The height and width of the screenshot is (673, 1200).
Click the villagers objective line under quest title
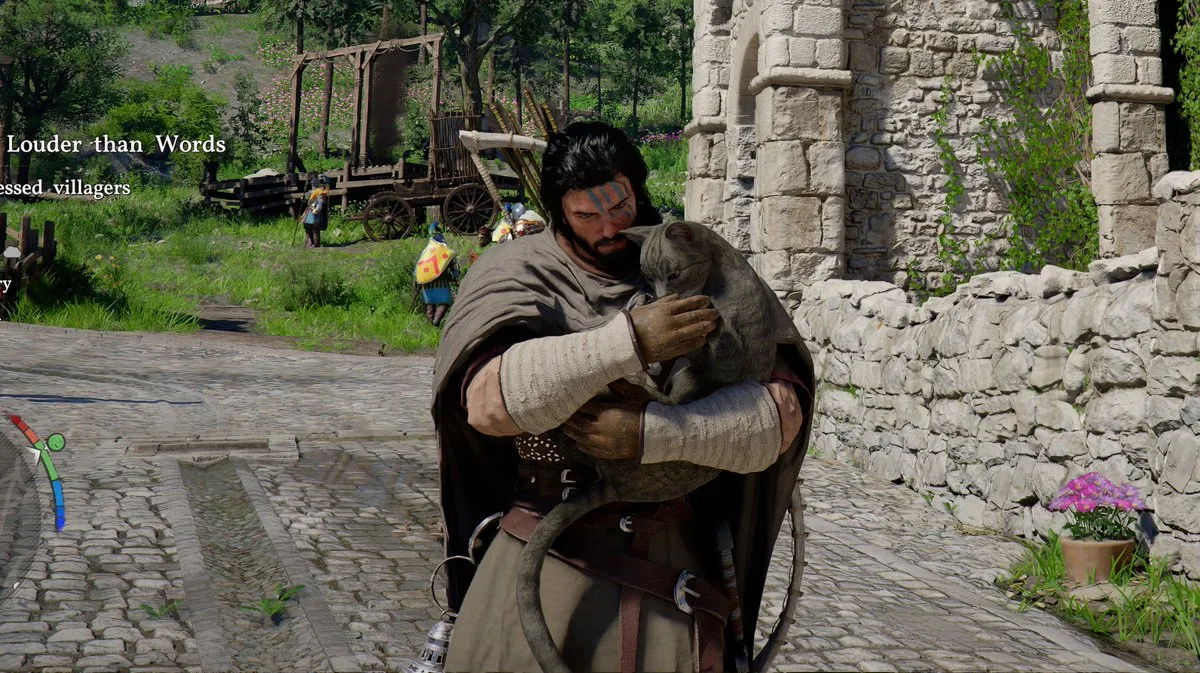(65, 188)
